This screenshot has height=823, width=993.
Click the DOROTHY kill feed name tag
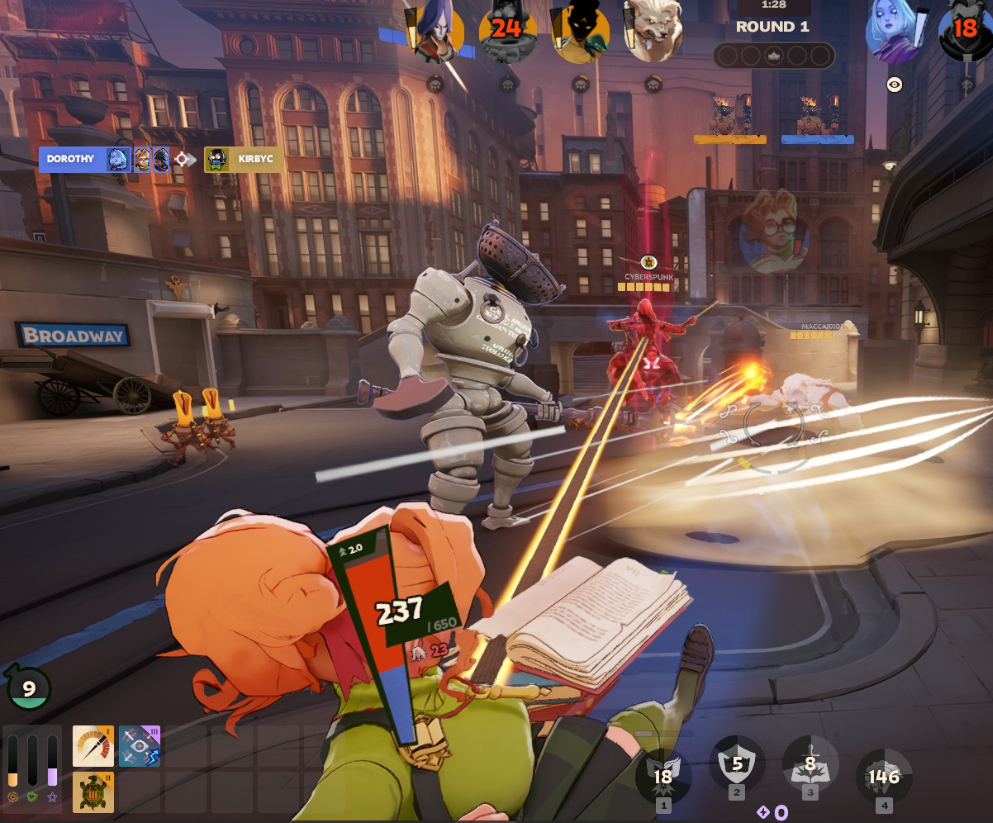click(x=70, y=159)
